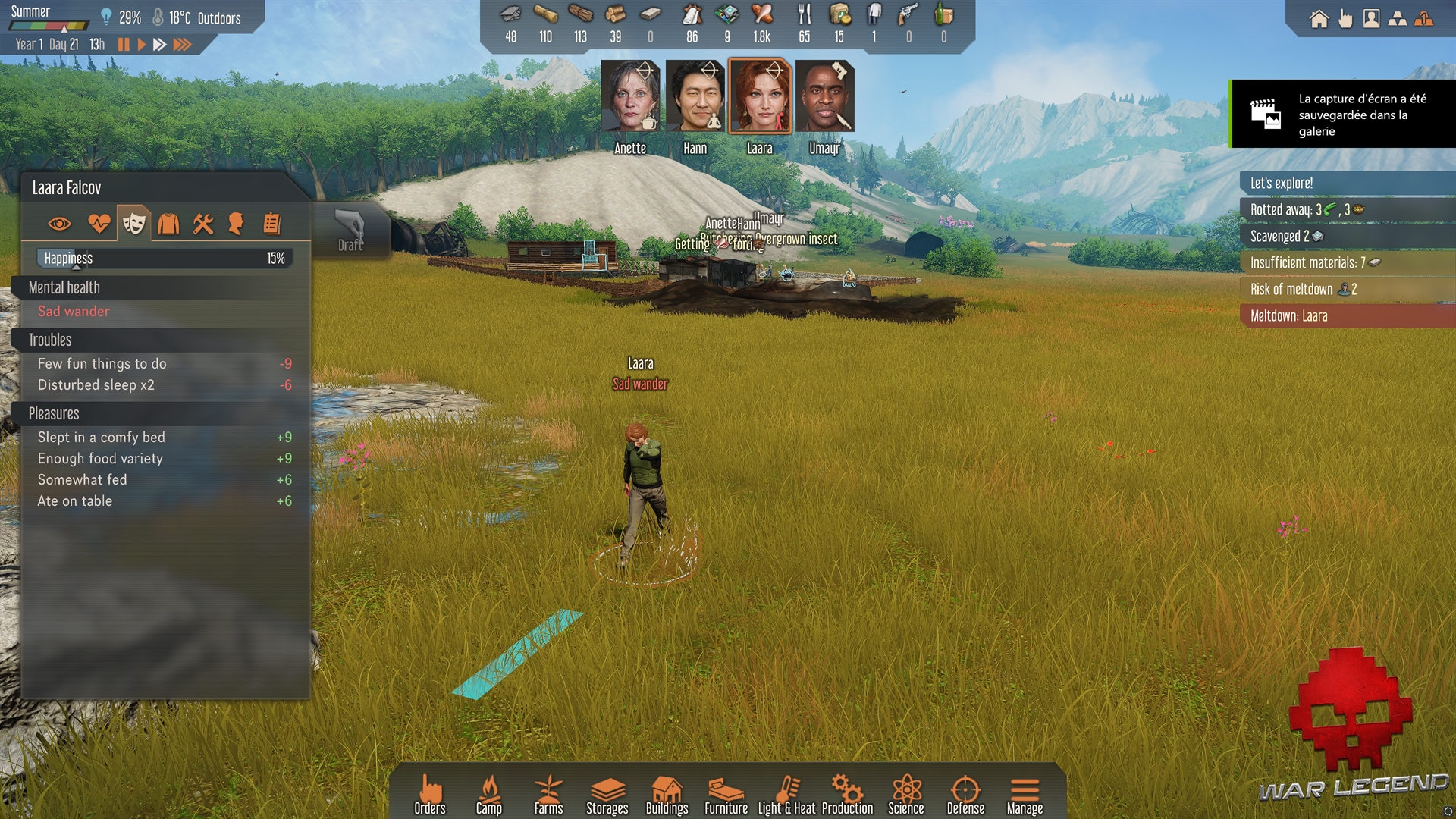Image resolution: width=1456 pixels, height=819 pixels.
Task: Open the screenshot saved notification
Action: point(1343,115)
